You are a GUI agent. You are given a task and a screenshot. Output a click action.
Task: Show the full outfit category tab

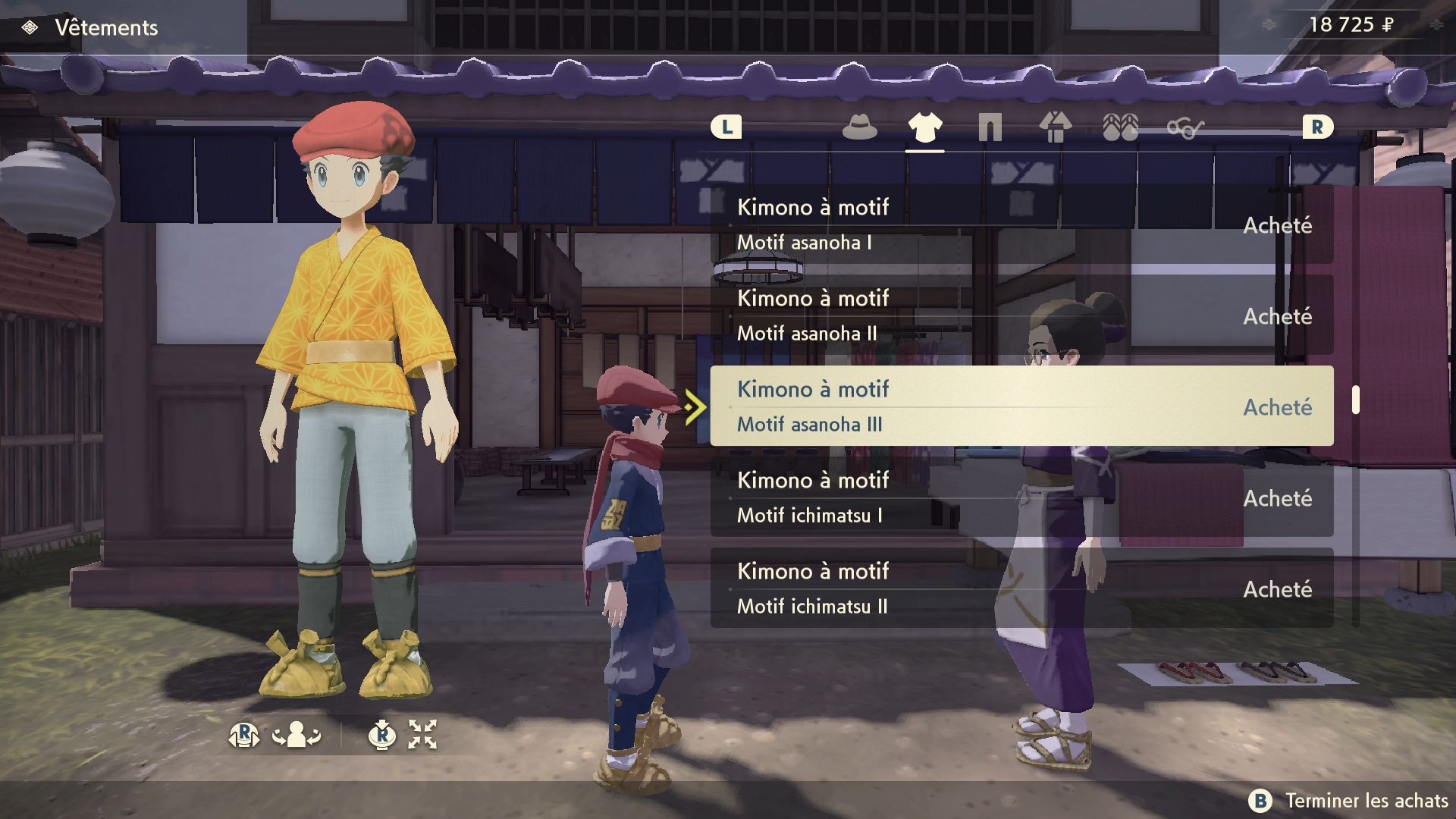tap(1055, 127)
